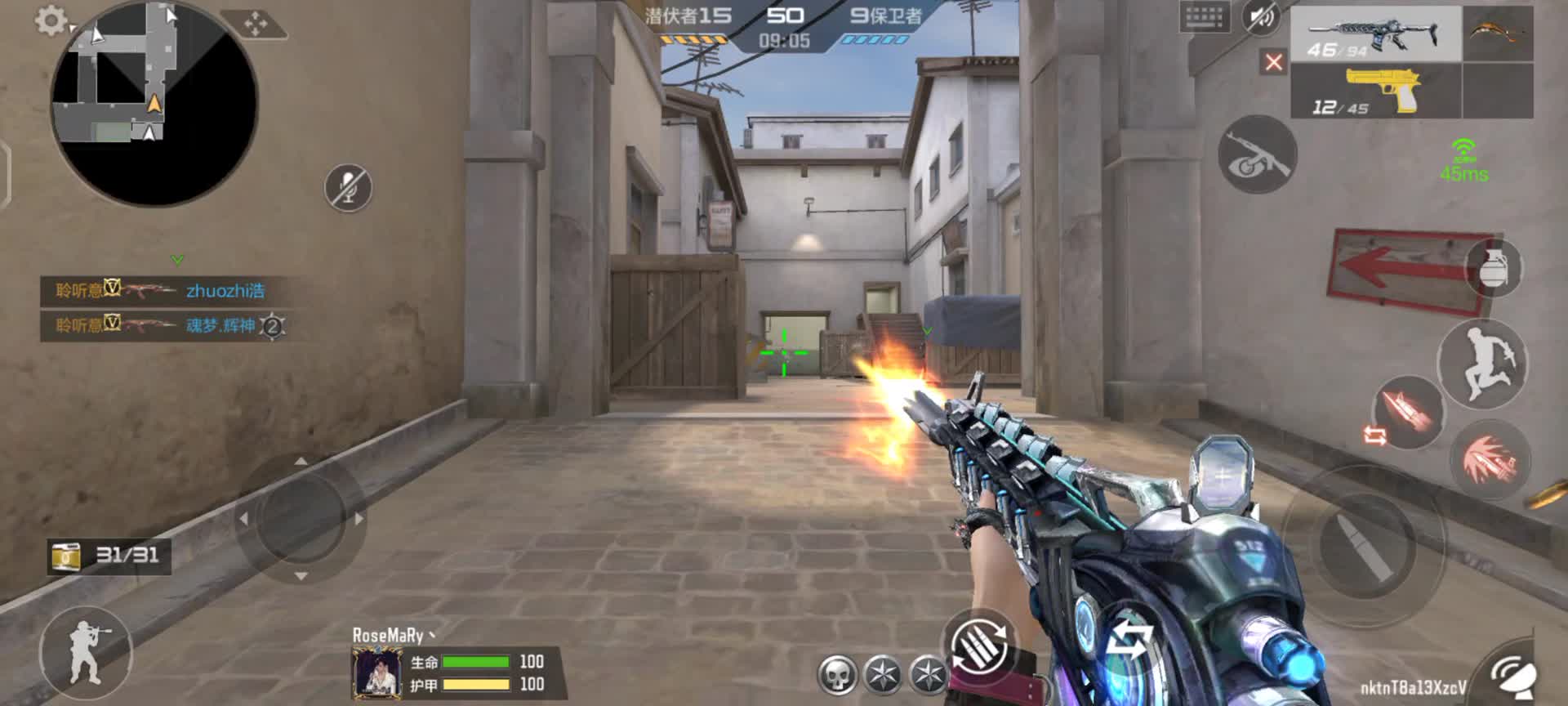Screen dimensions: 1568x706
Task: Toggle the speaker sound button
Action: 1261,17
